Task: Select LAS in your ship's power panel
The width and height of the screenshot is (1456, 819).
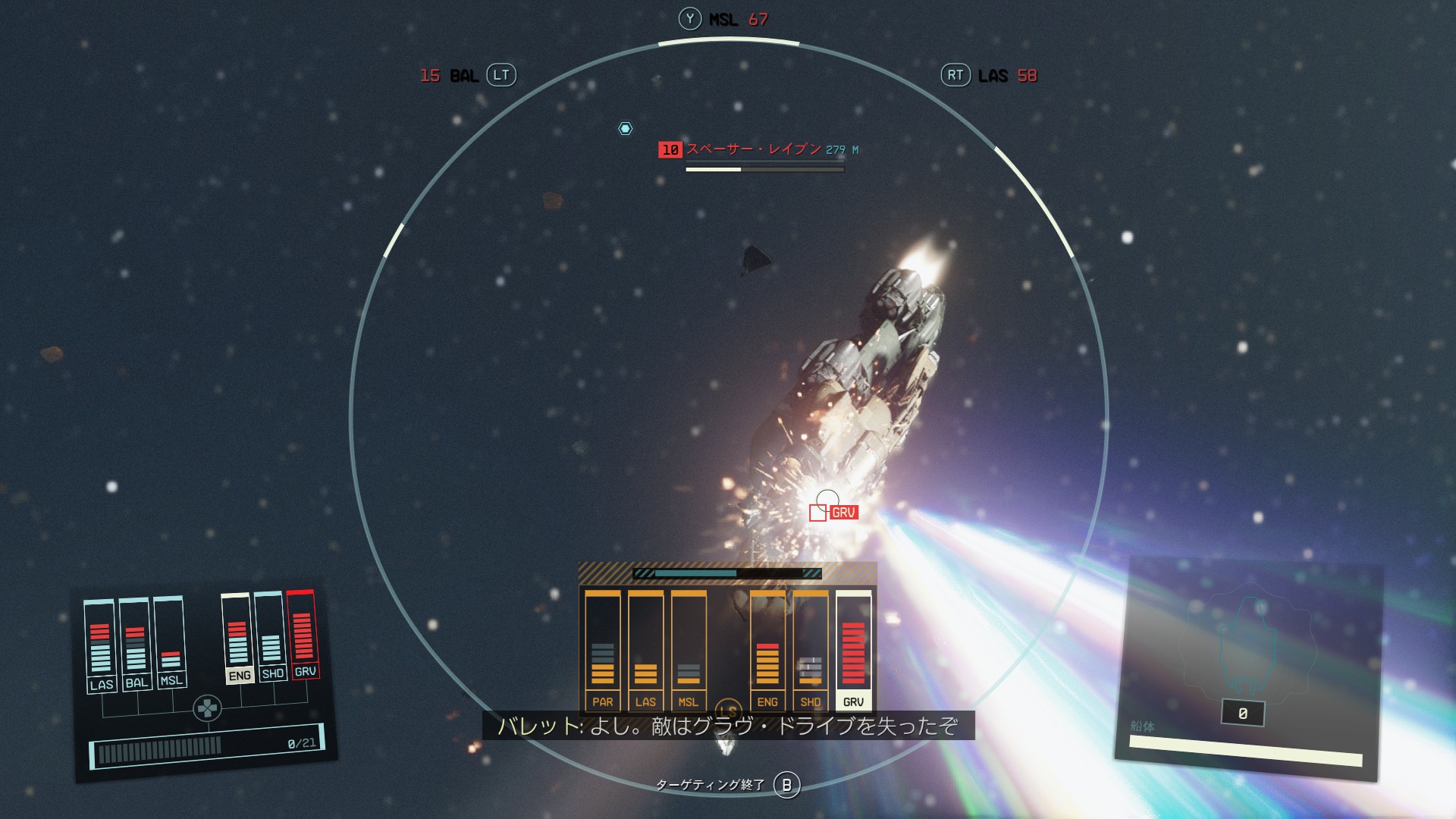Action: click(100, 645)
